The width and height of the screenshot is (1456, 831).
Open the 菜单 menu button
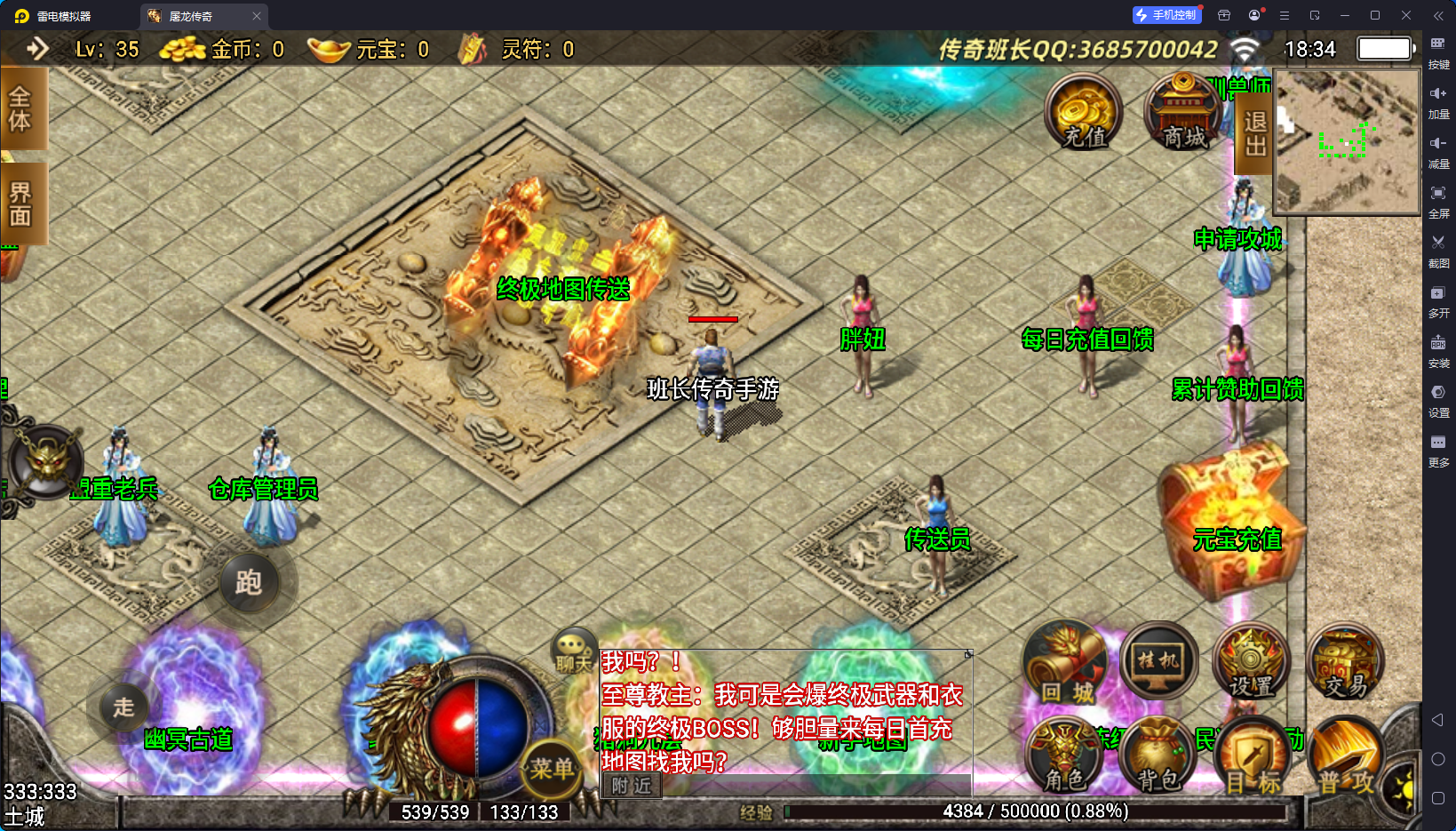click(552, 768)
